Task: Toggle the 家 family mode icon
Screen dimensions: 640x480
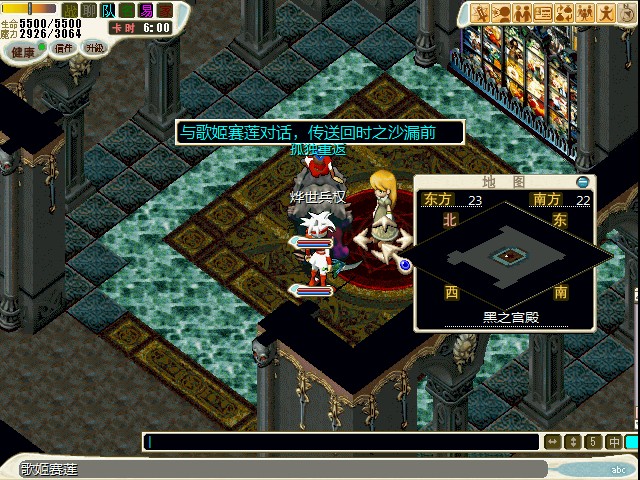Action: click(x=165, y=10)
